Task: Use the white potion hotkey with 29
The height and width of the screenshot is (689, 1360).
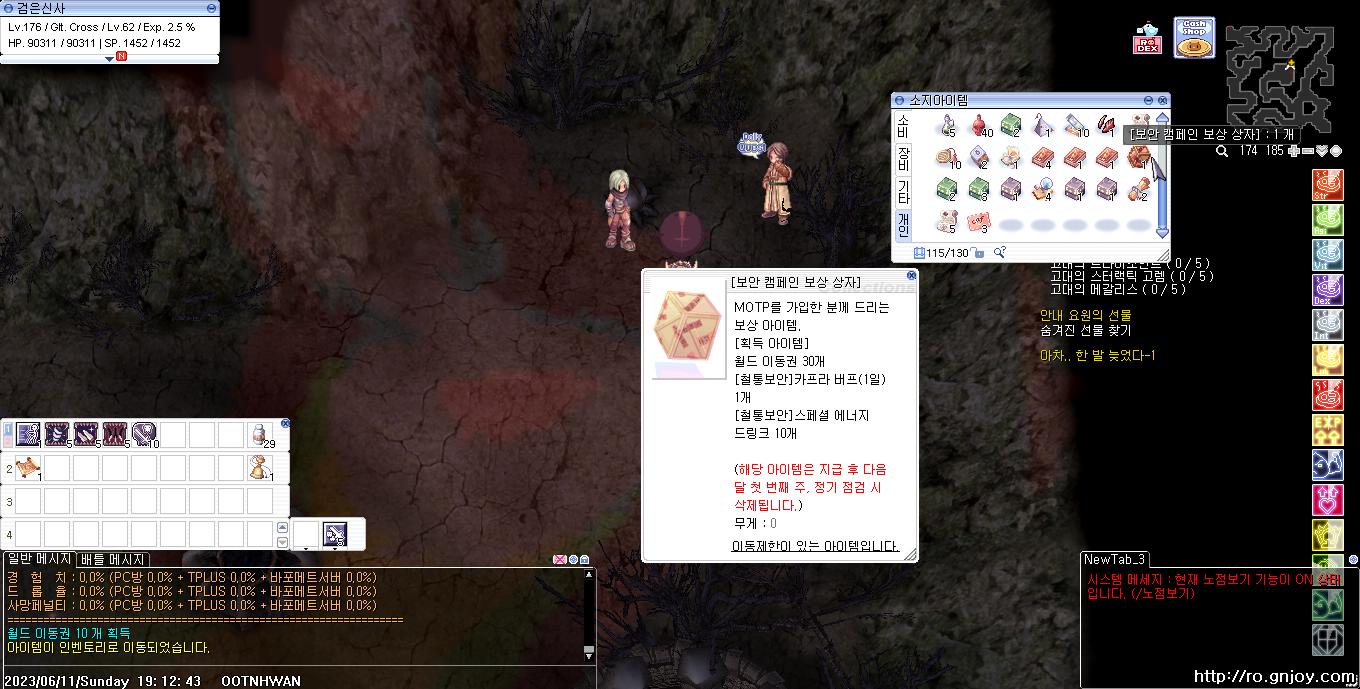Action: 261,434
